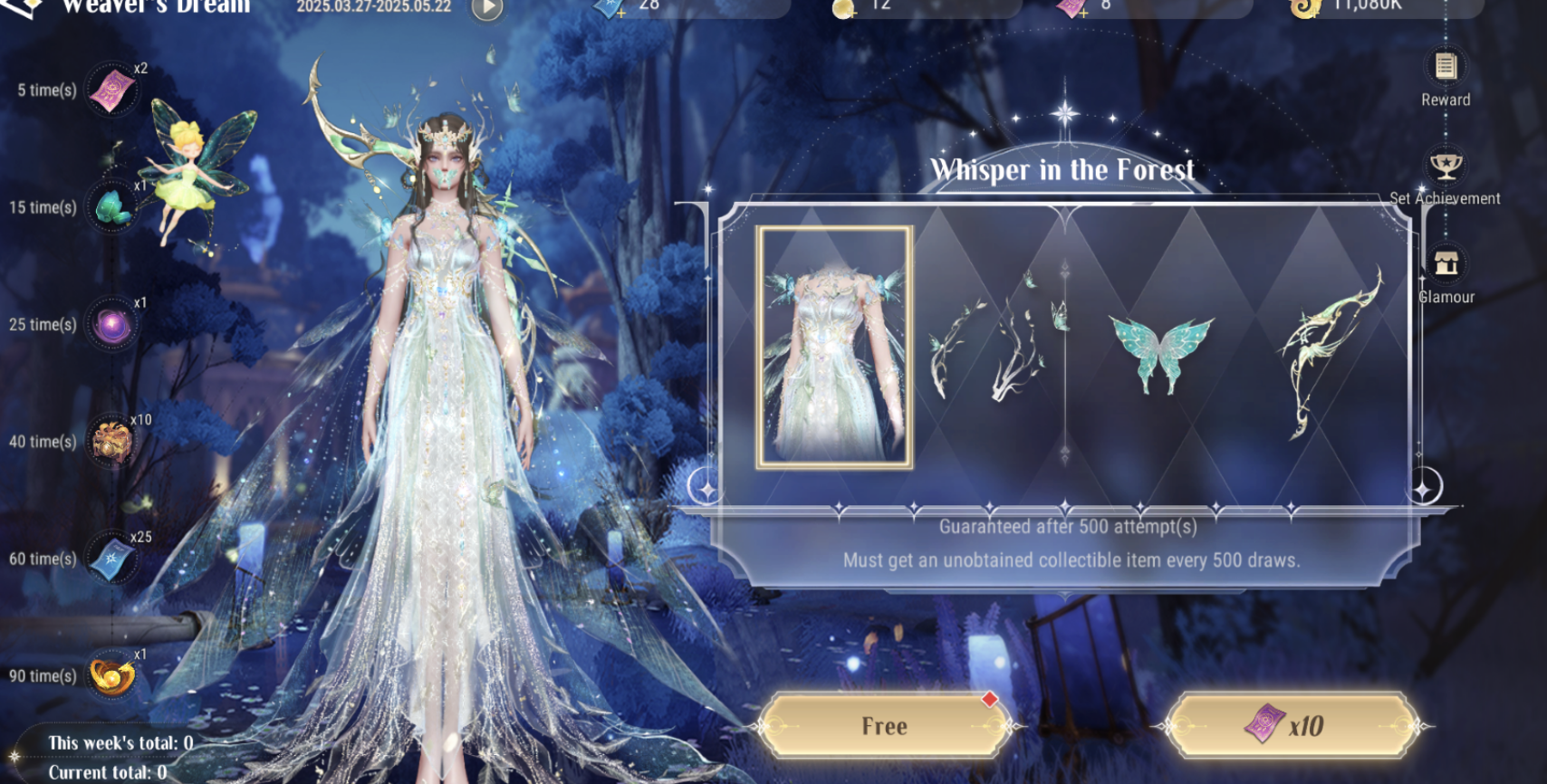Image resolution: width=1547 pixels, height=784 pixels.
Task: Claim the 15 time(s) teal gem reward
Action: 113,207
